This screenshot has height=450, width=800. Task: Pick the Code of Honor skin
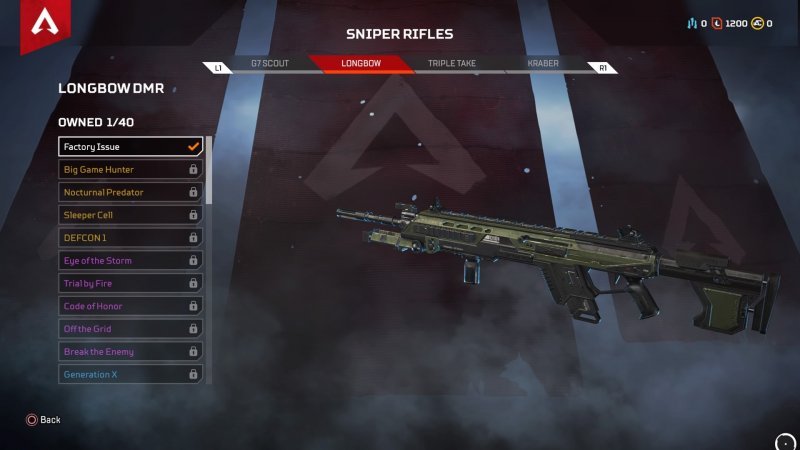coord(130,306)
